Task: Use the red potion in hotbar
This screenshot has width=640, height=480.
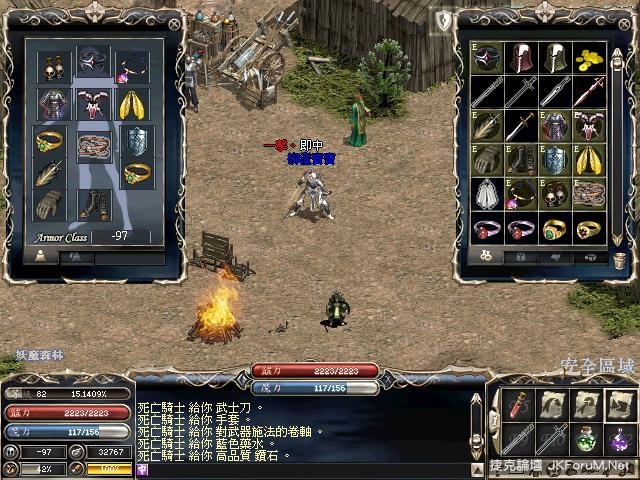Action: pyautogui.click(x=517, y=406)
